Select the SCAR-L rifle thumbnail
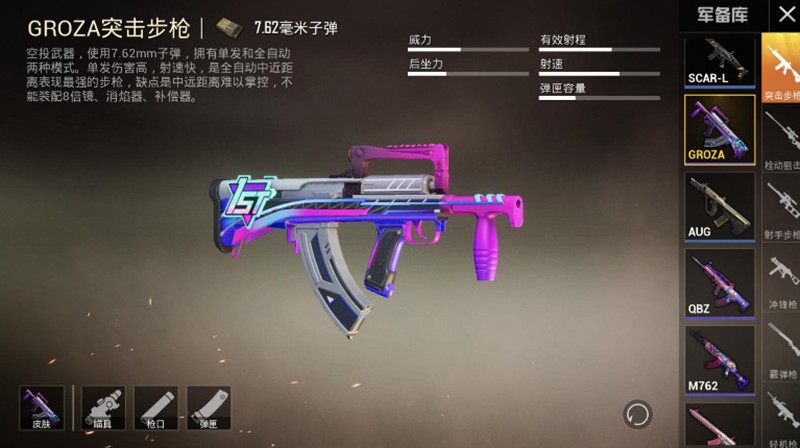 (719, 61)
